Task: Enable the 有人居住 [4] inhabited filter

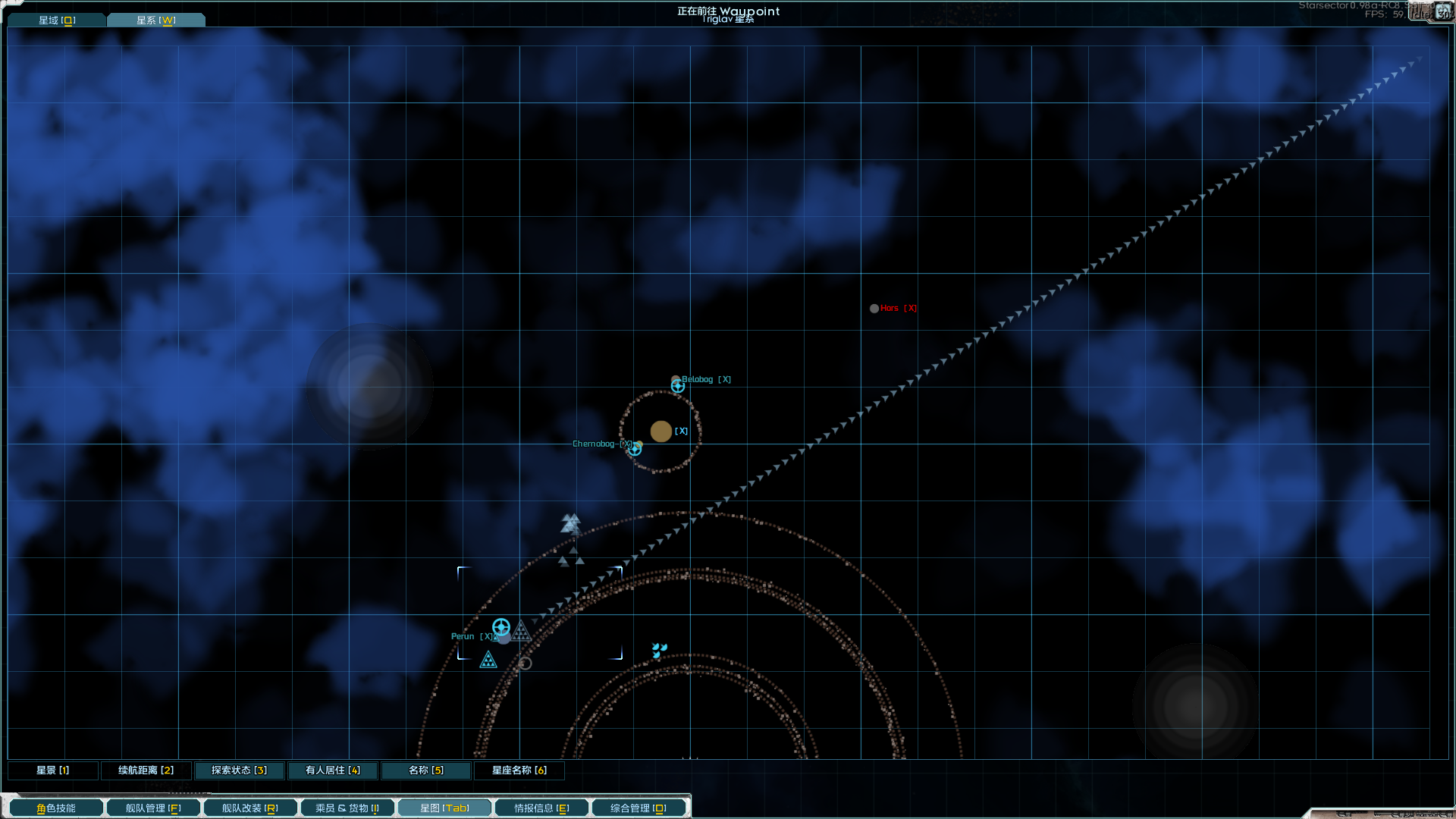Action: 332,770
